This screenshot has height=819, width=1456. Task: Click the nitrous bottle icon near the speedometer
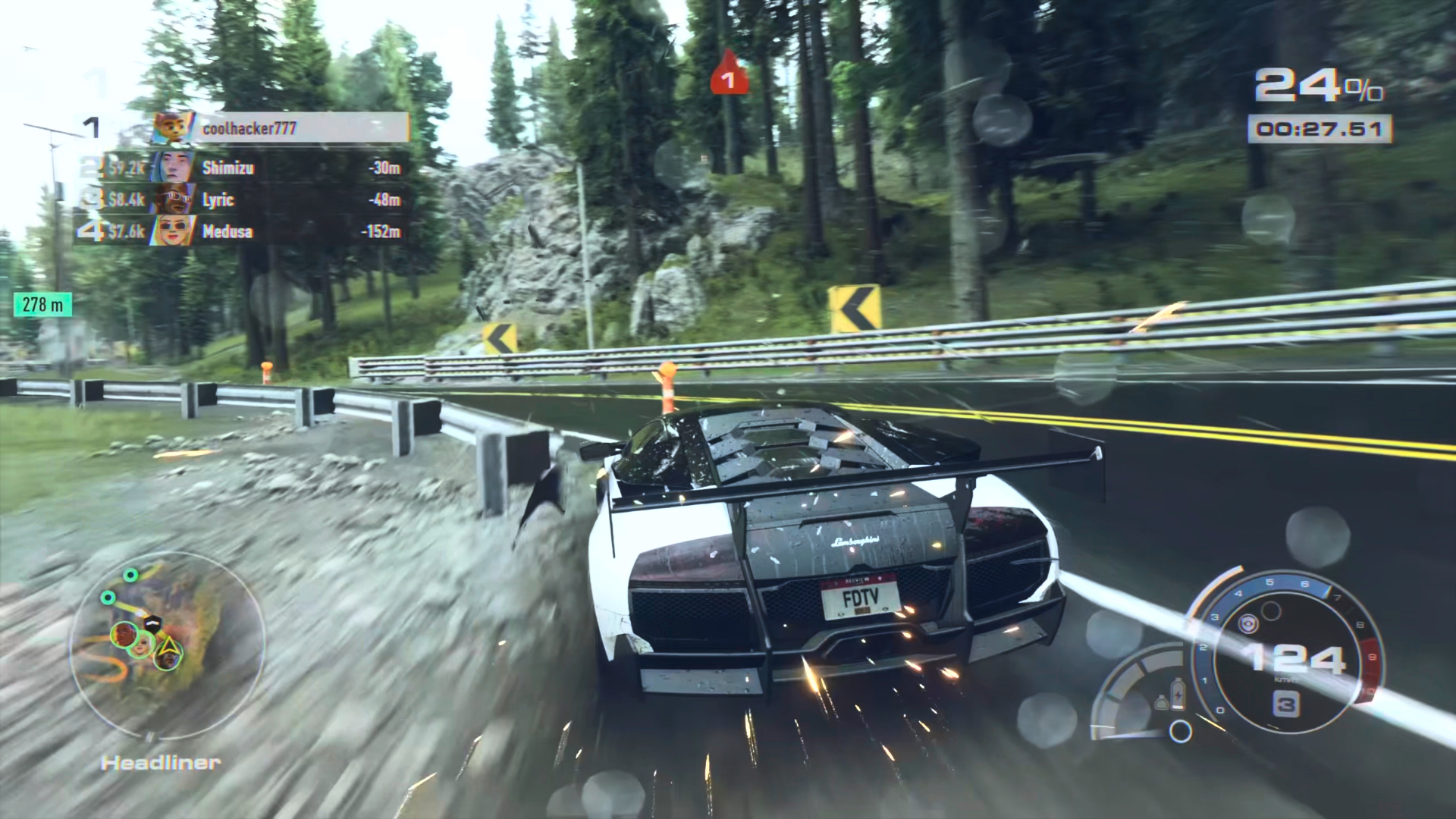[x=1162, y=703]
